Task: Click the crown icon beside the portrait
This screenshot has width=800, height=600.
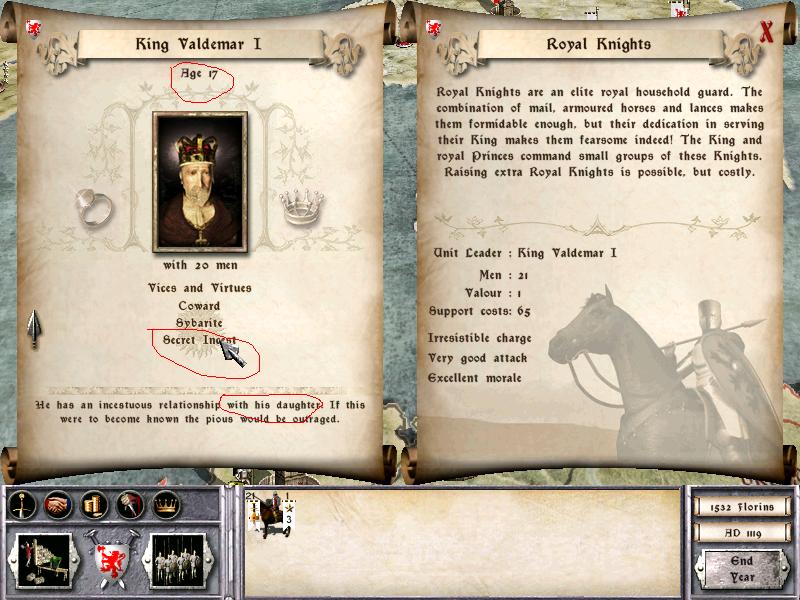Action: [297, 207]
